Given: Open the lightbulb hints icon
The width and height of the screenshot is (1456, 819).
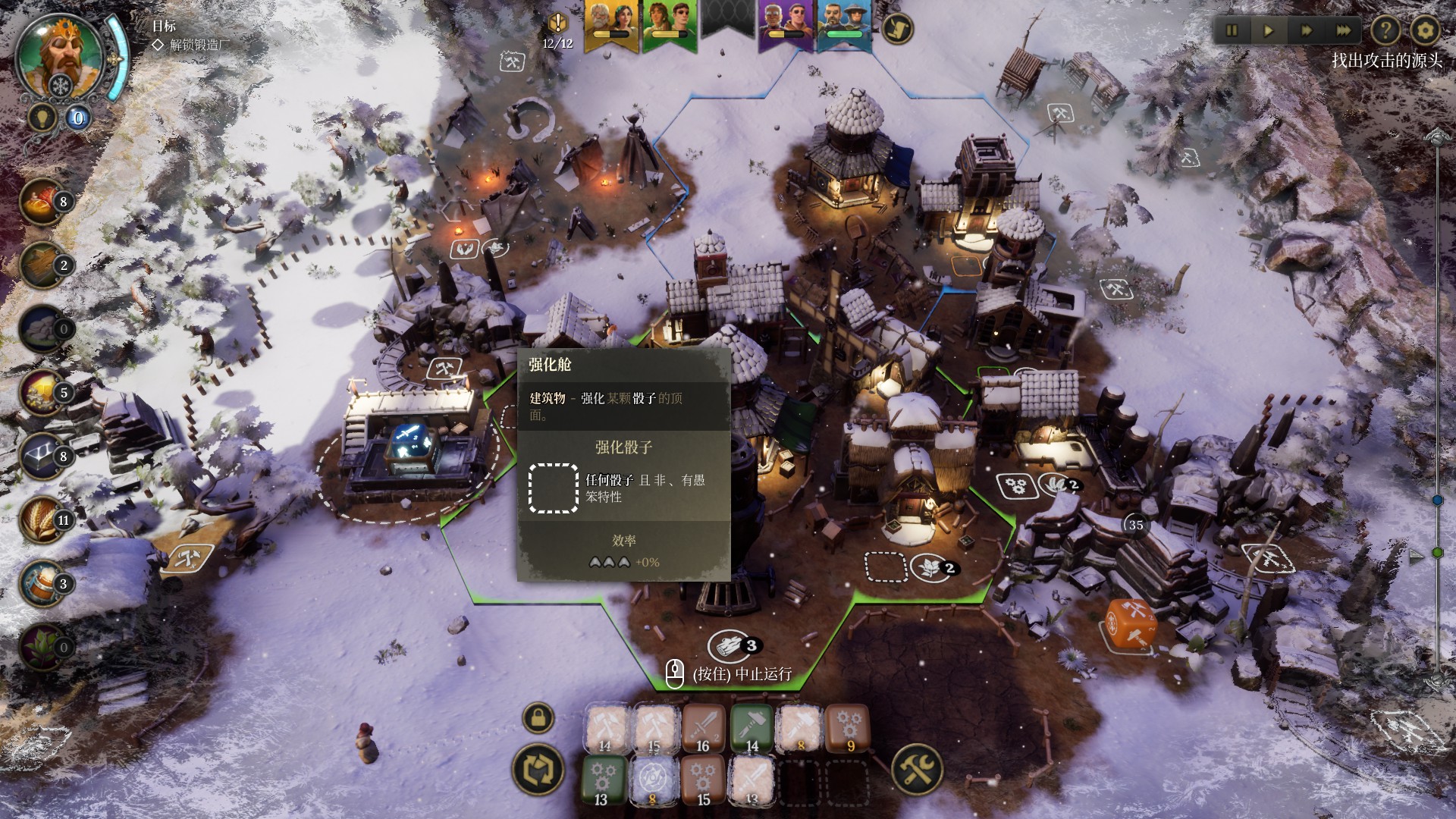Looking at the screenshot, I should tap(41, 117).
